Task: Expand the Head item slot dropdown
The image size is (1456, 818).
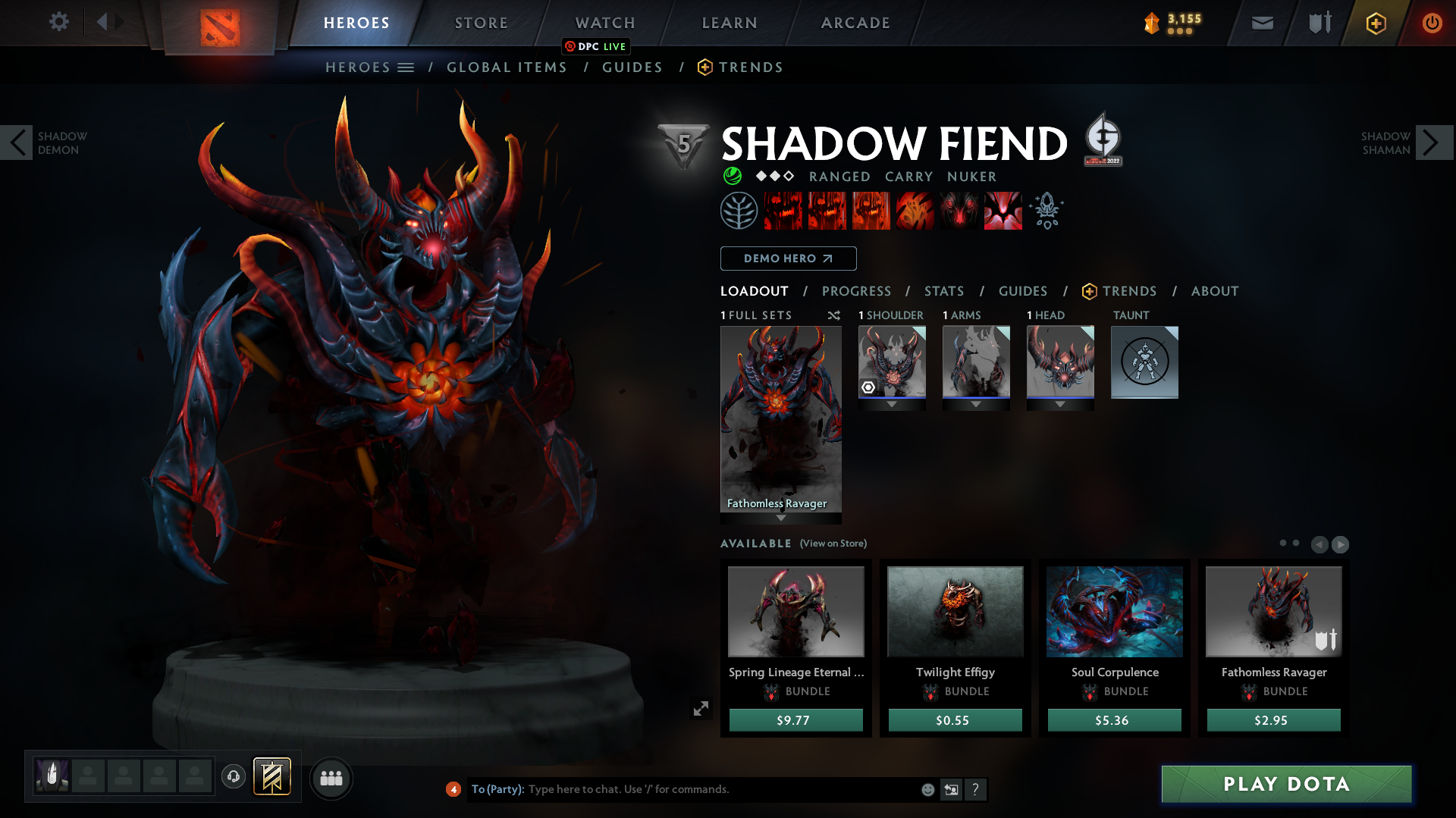Action: coord(1060,404)
